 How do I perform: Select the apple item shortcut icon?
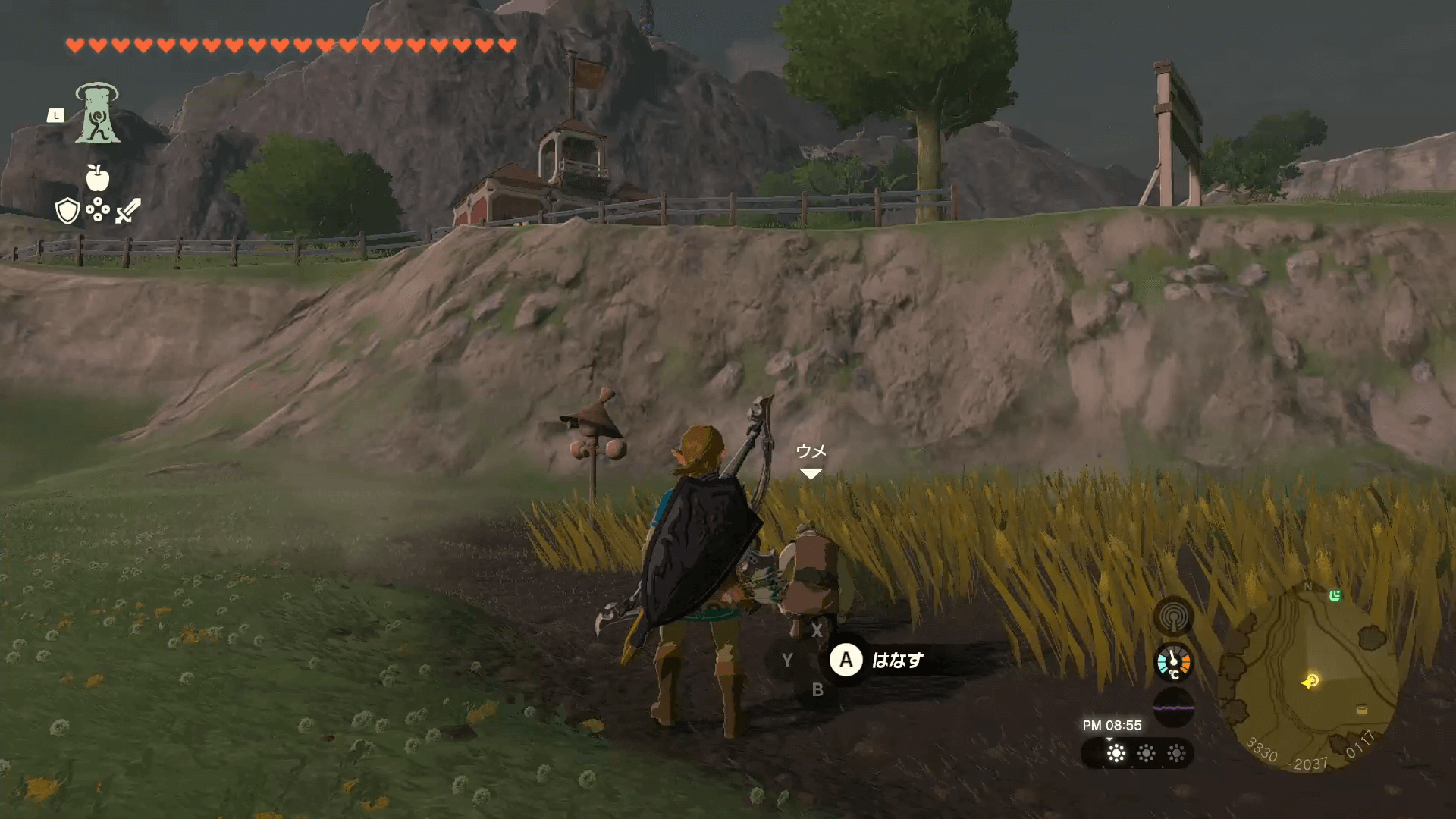pyautogui.click(x=97, y=178)
